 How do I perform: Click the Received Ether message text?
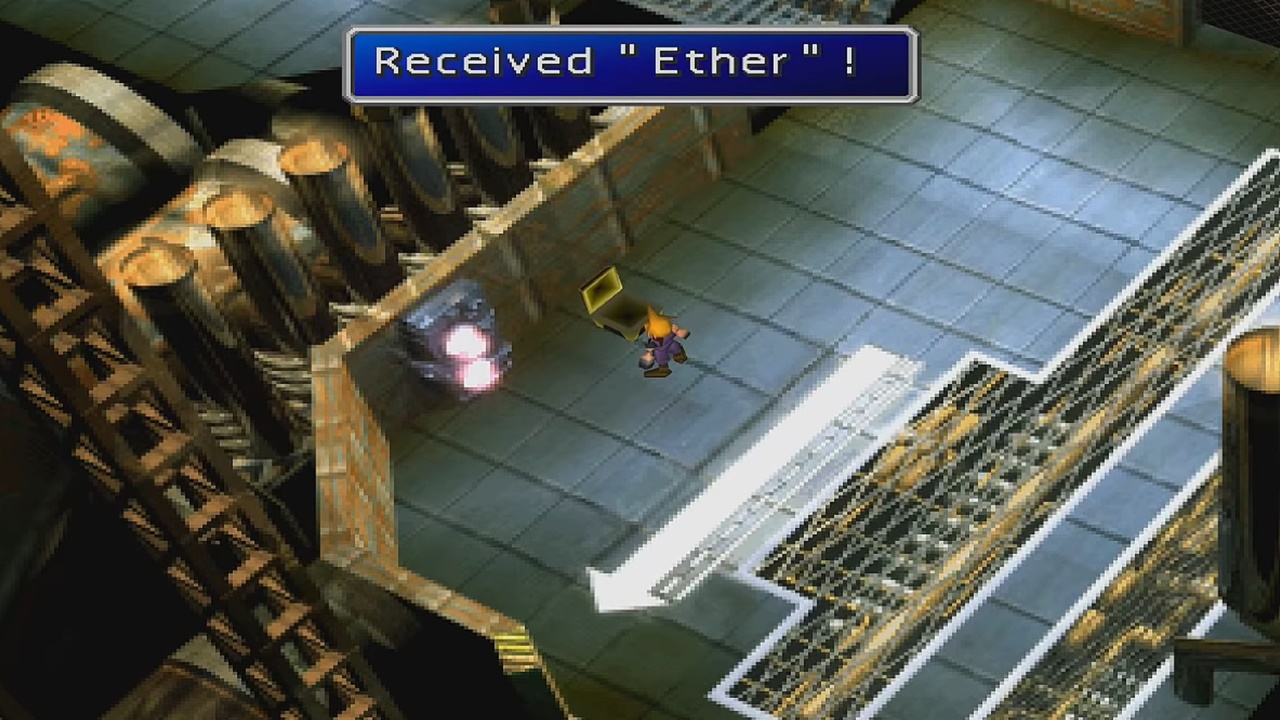click(630, 62)
